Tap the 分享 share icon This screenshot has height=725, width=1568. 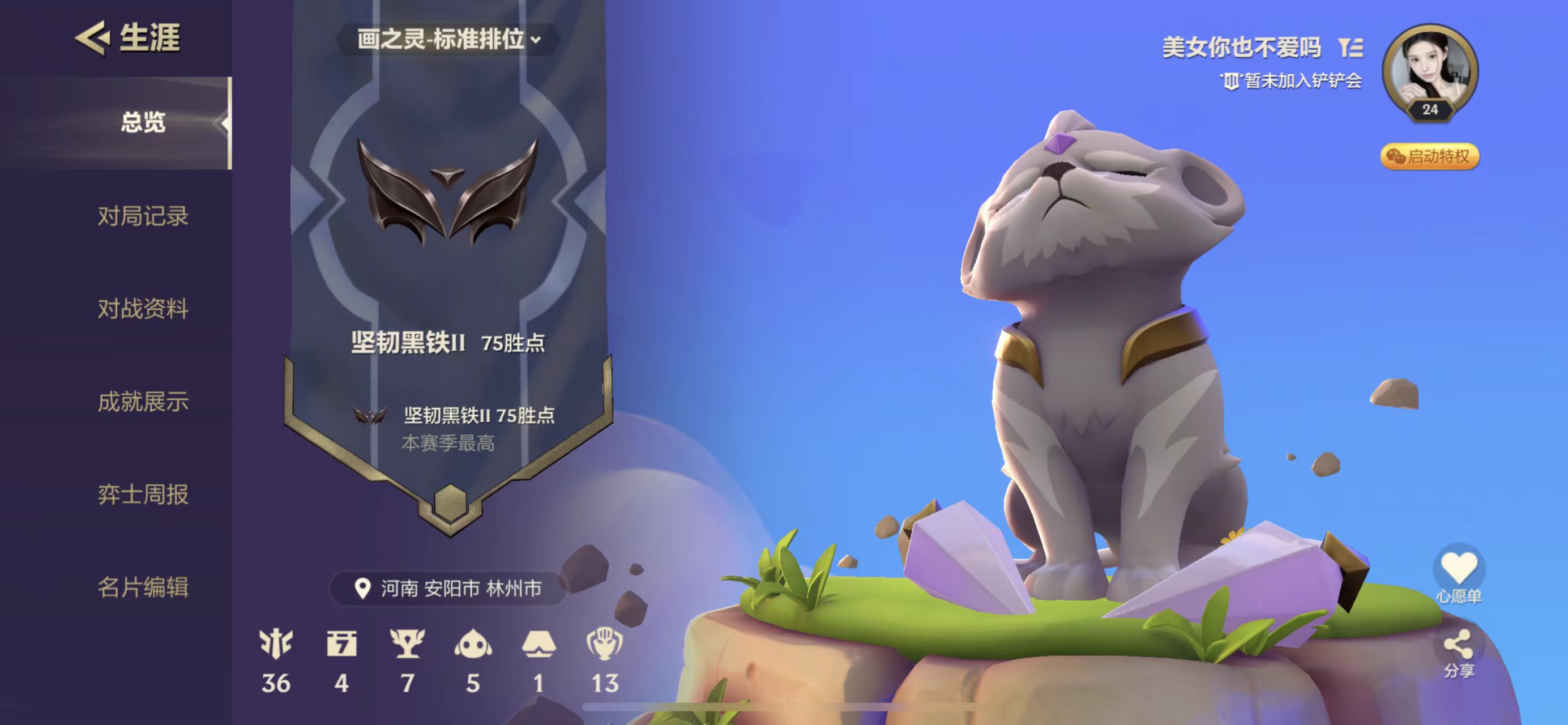(1459, 646)
